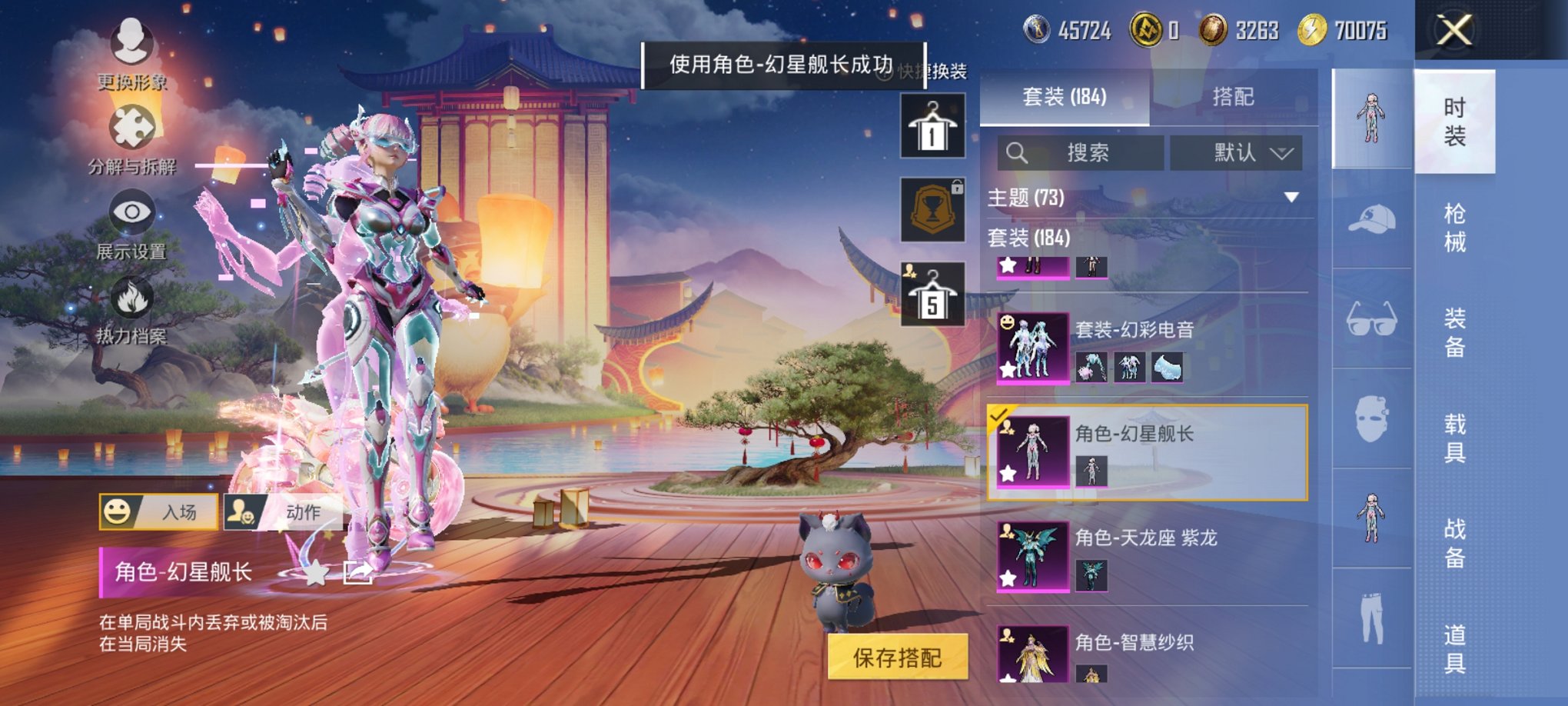Image resolution: width=1568 pixels, height=706 pixels.
Task: Switch to the 搭配 tab
Action: 1234,96
